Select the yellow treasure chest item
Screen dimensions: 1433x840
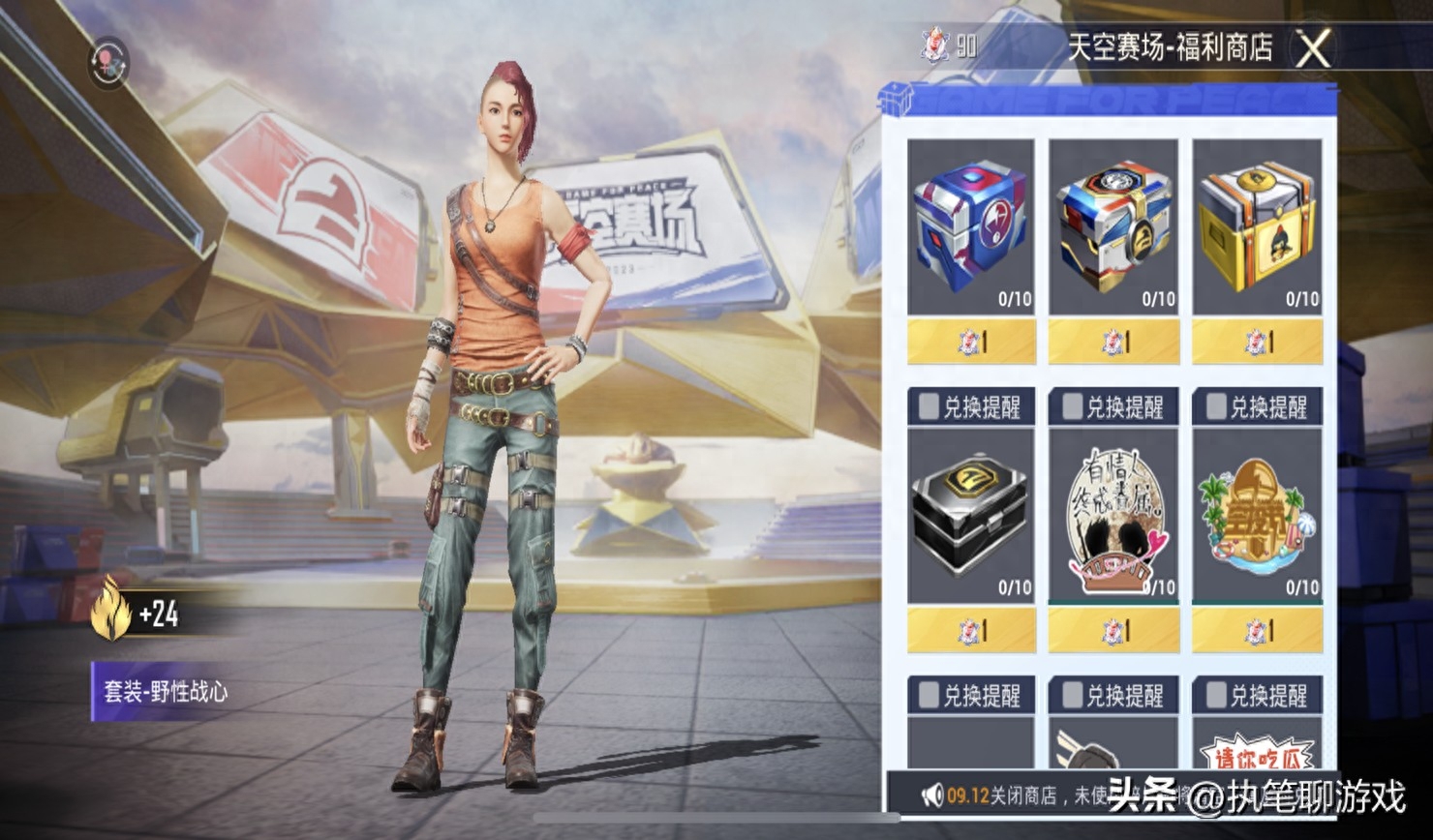click(1259, 221)
